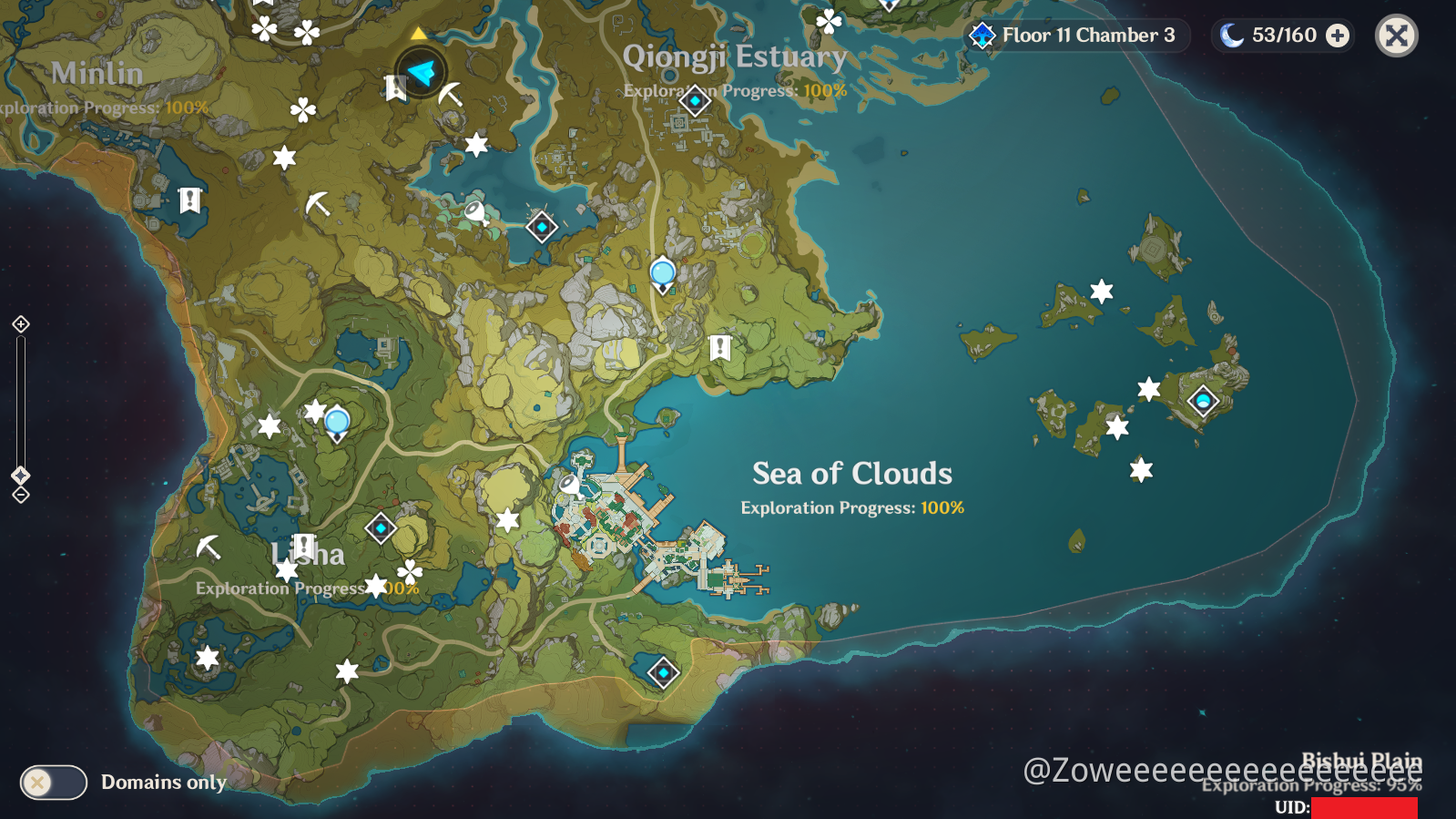Image resolution: width=1456 pixels, height=819 pixels.
Task: Open the domain on the eastern Sea of Clouds island
Action: click(x=1202, y=399)
